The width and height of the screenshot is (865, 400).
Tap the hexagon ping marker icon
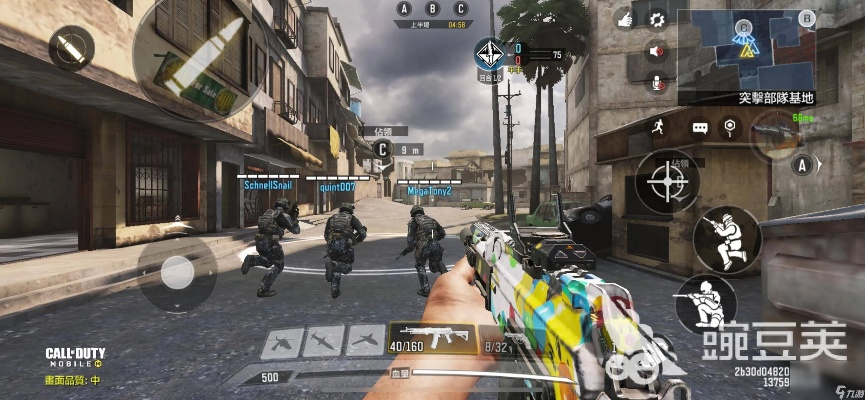[x=730, y=126]
